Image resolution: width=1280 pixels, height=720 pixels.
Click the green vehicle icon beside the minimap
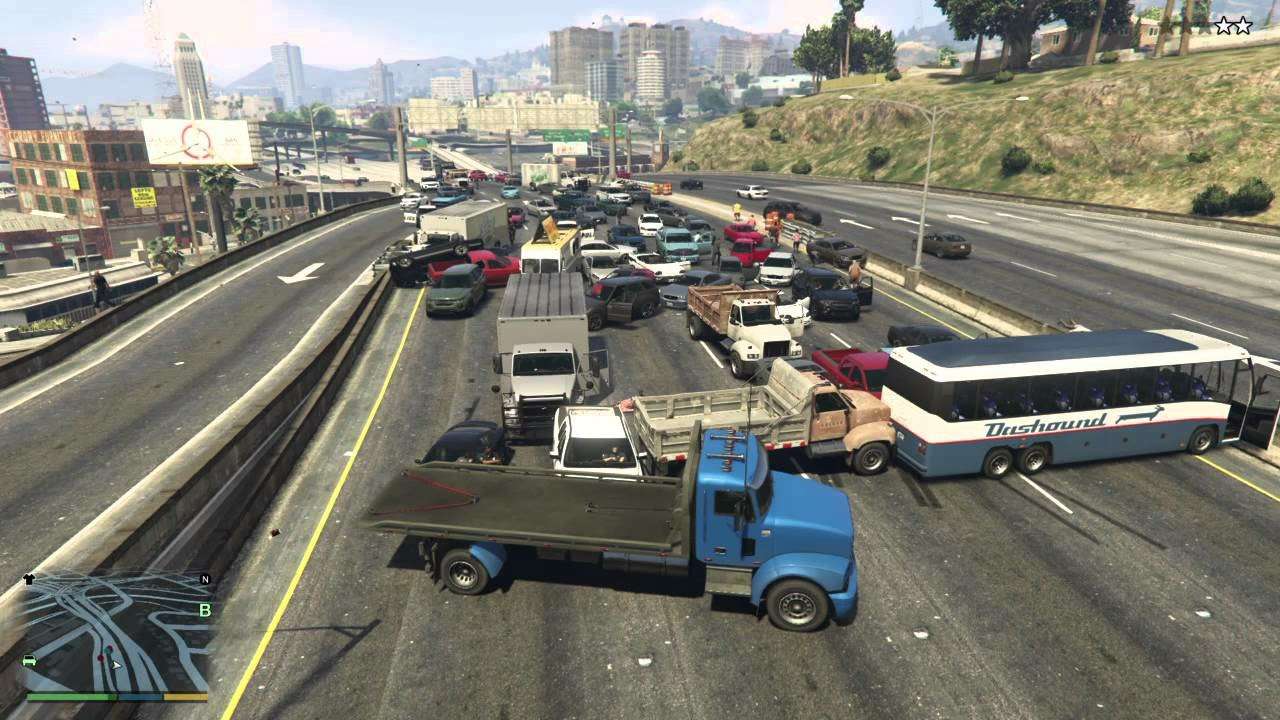coord(28,662)
